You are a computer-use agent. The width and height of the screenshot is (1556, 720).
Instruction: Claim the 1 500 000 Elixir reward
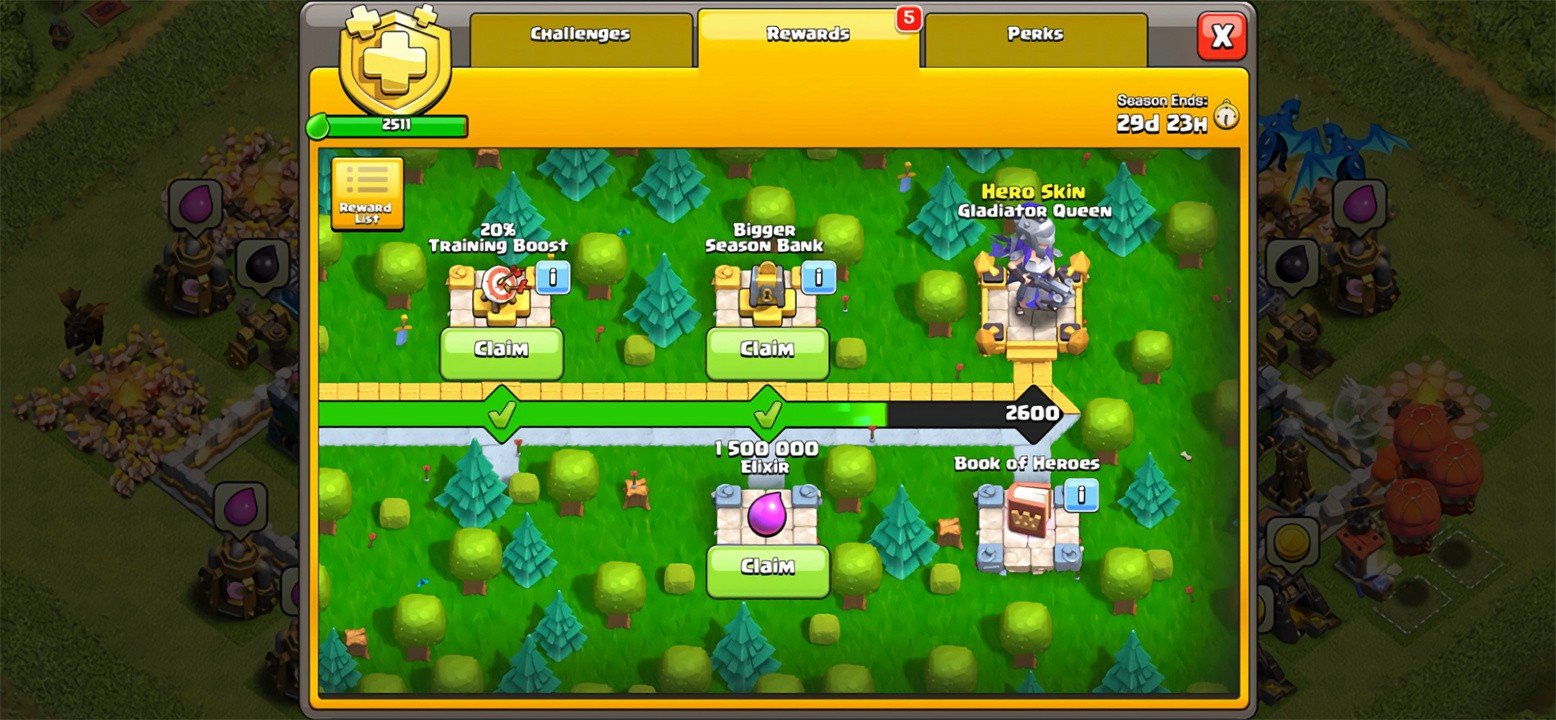(766, 565)
